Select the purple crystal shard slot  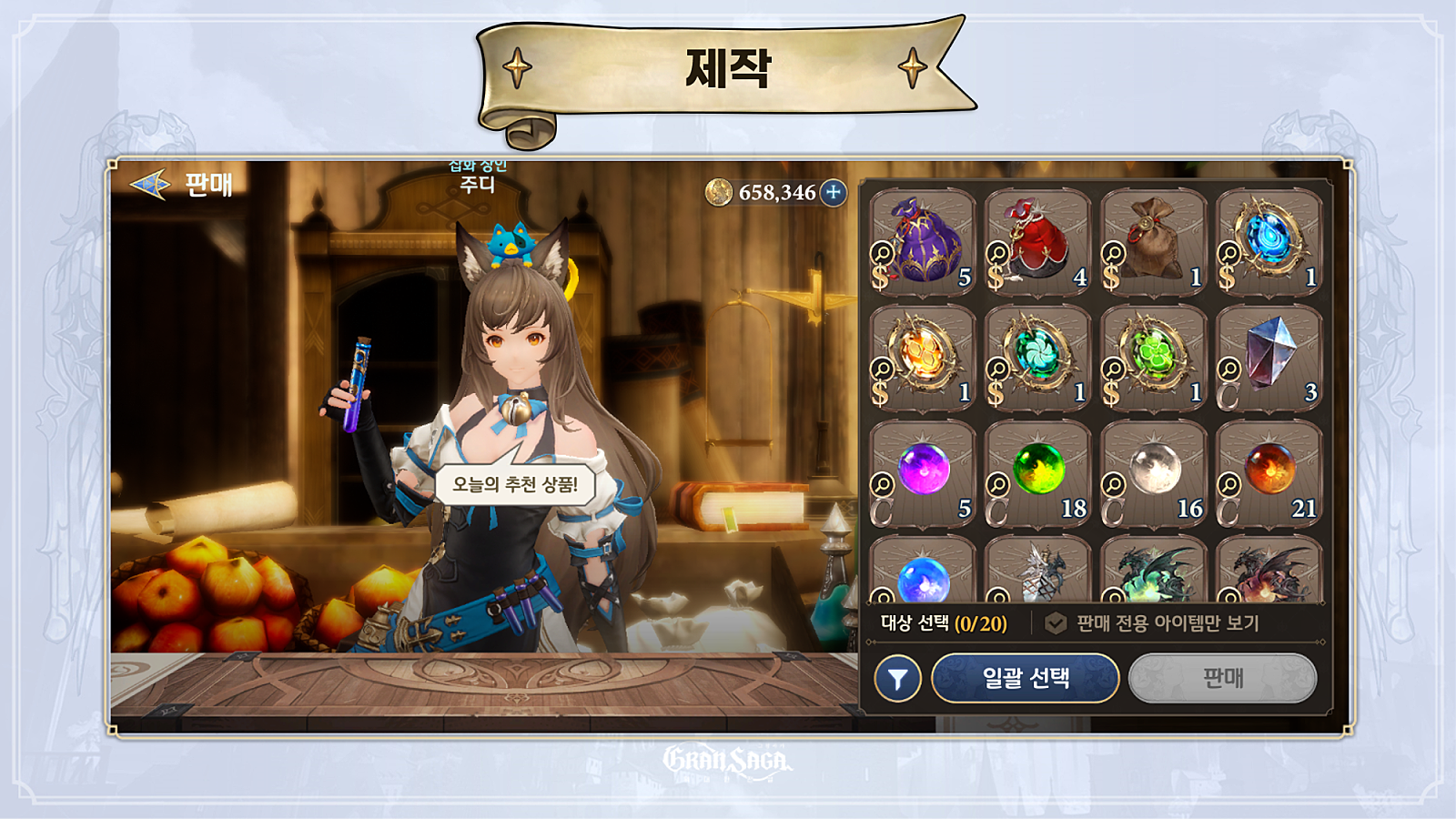(x=1269, y=358)
